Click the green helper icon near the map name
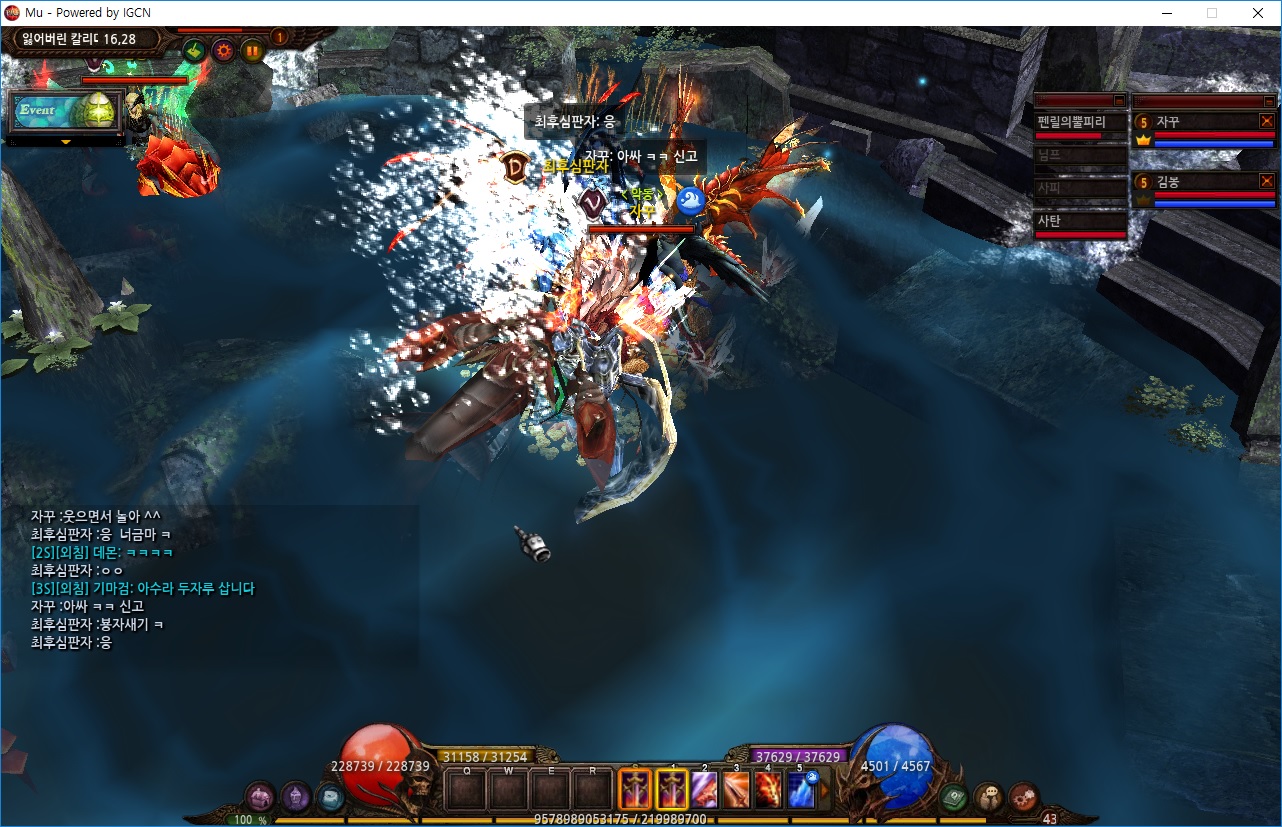1282x827 pixels. 194,49
